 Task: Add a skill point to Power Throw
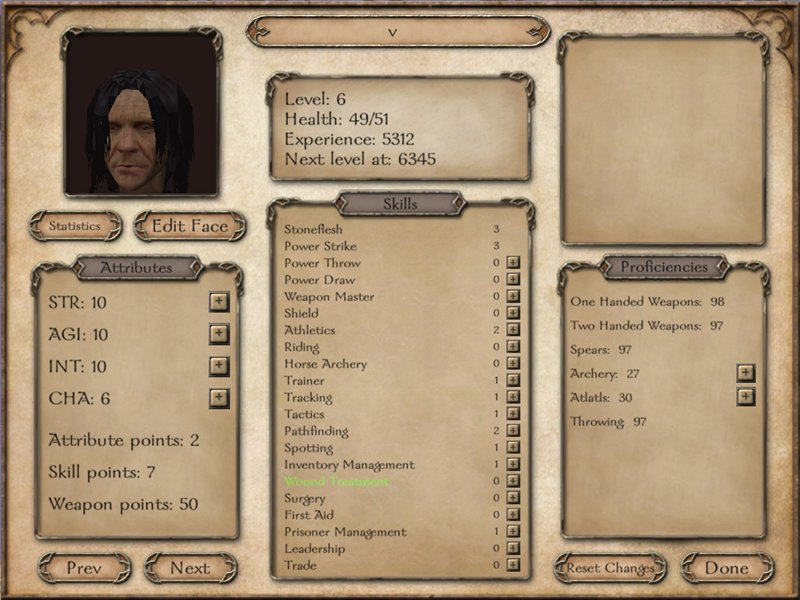(513, 263)
